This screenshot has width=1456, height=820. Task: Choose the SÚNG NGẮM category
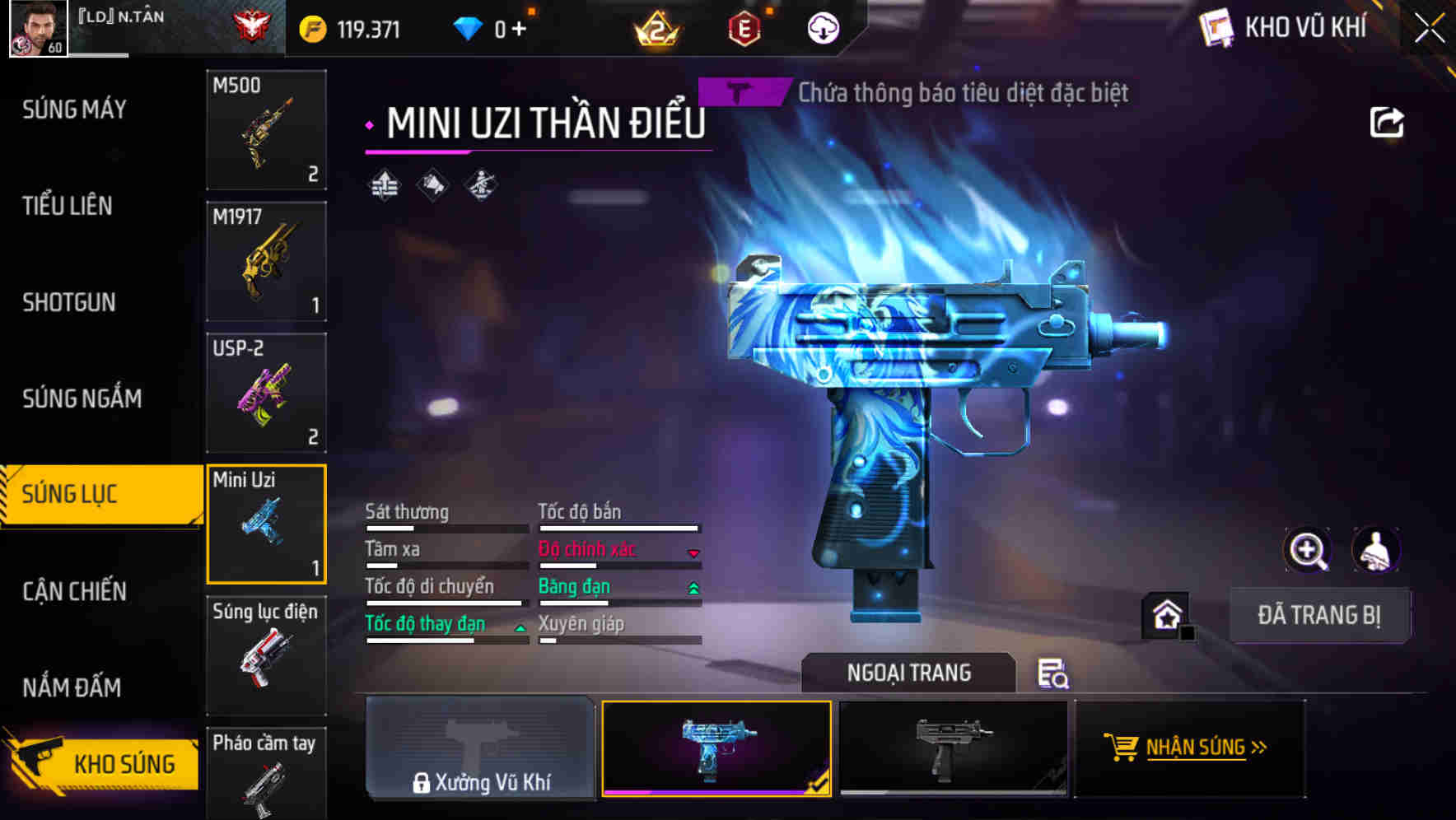click(82, 398)
